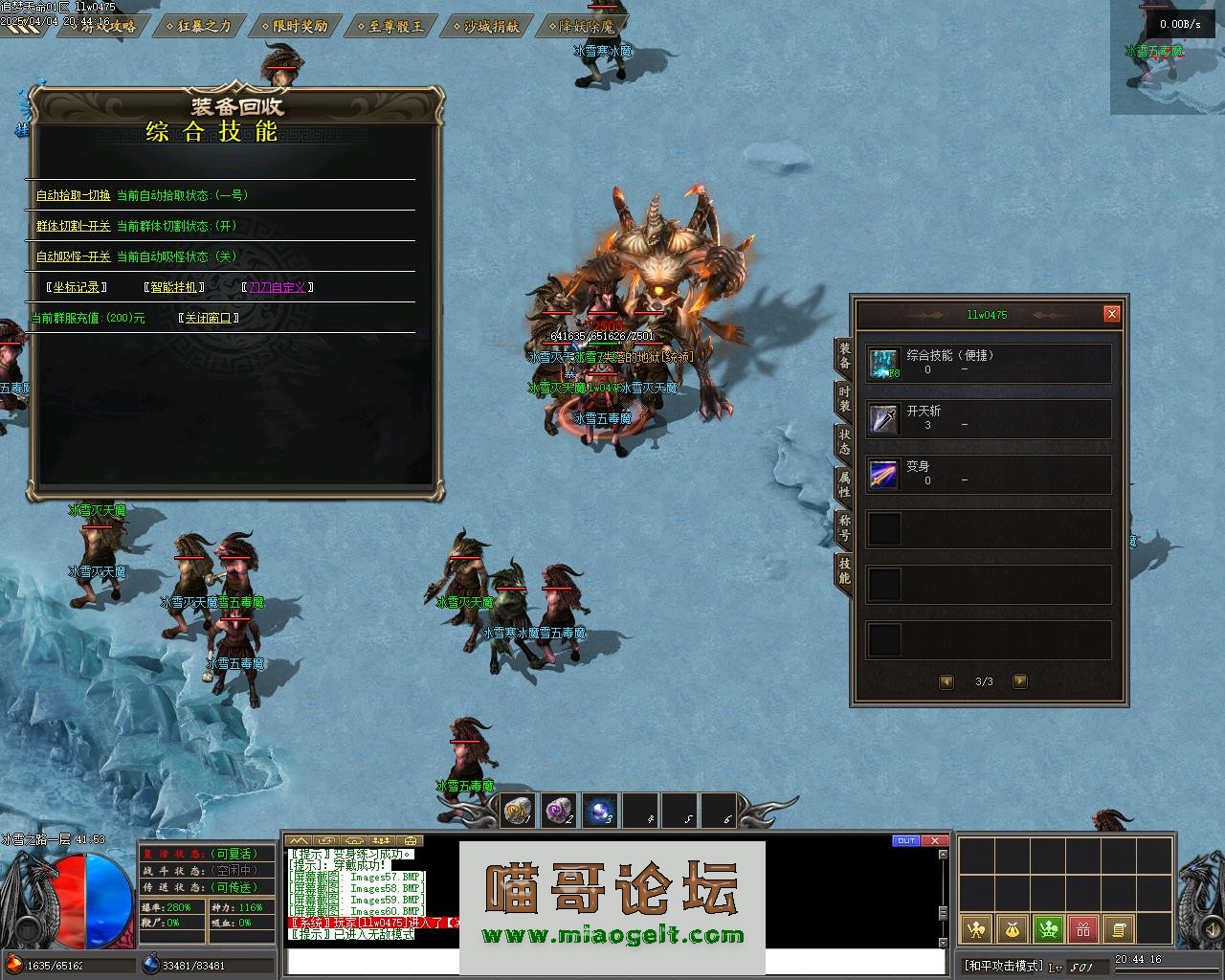Open the 坐标记录 option

[77, 287]
